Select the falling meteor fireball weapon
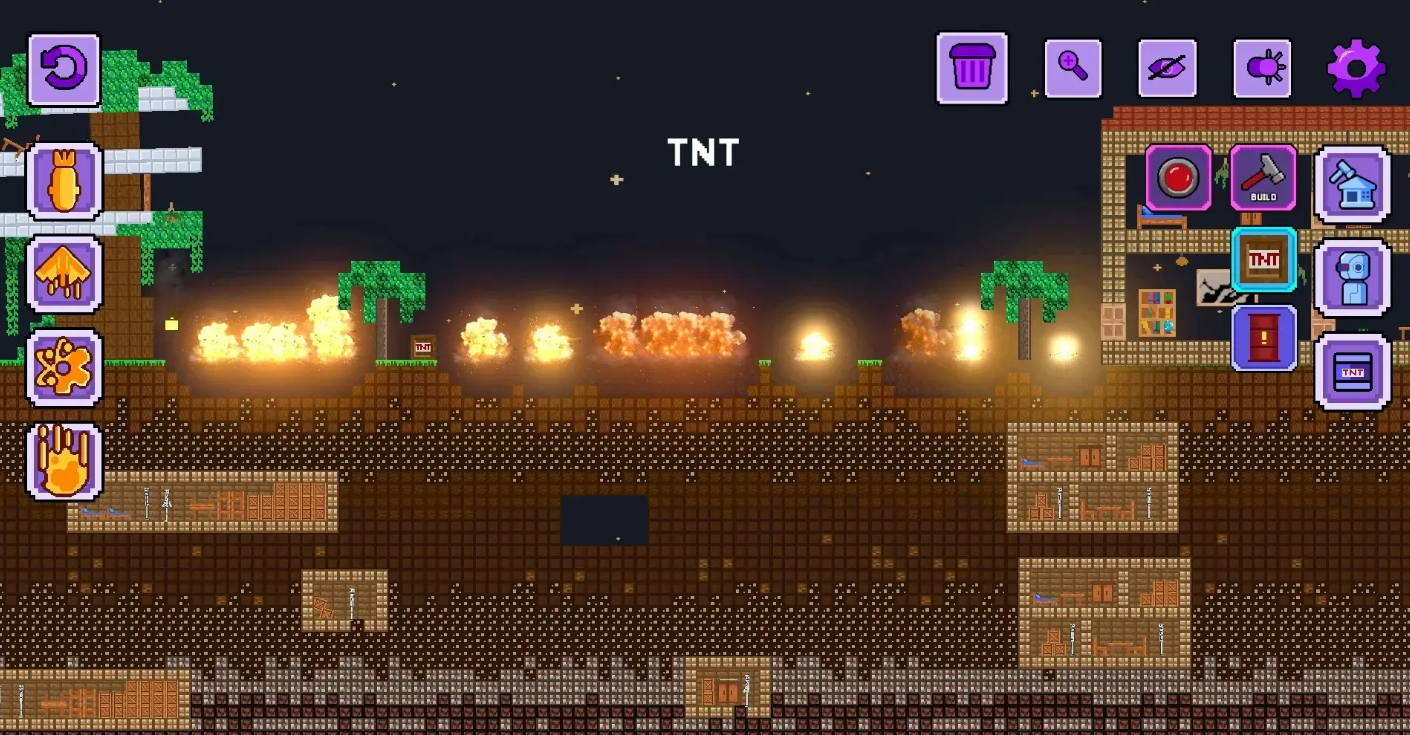The image size is (1410, 735). [64, 461]
